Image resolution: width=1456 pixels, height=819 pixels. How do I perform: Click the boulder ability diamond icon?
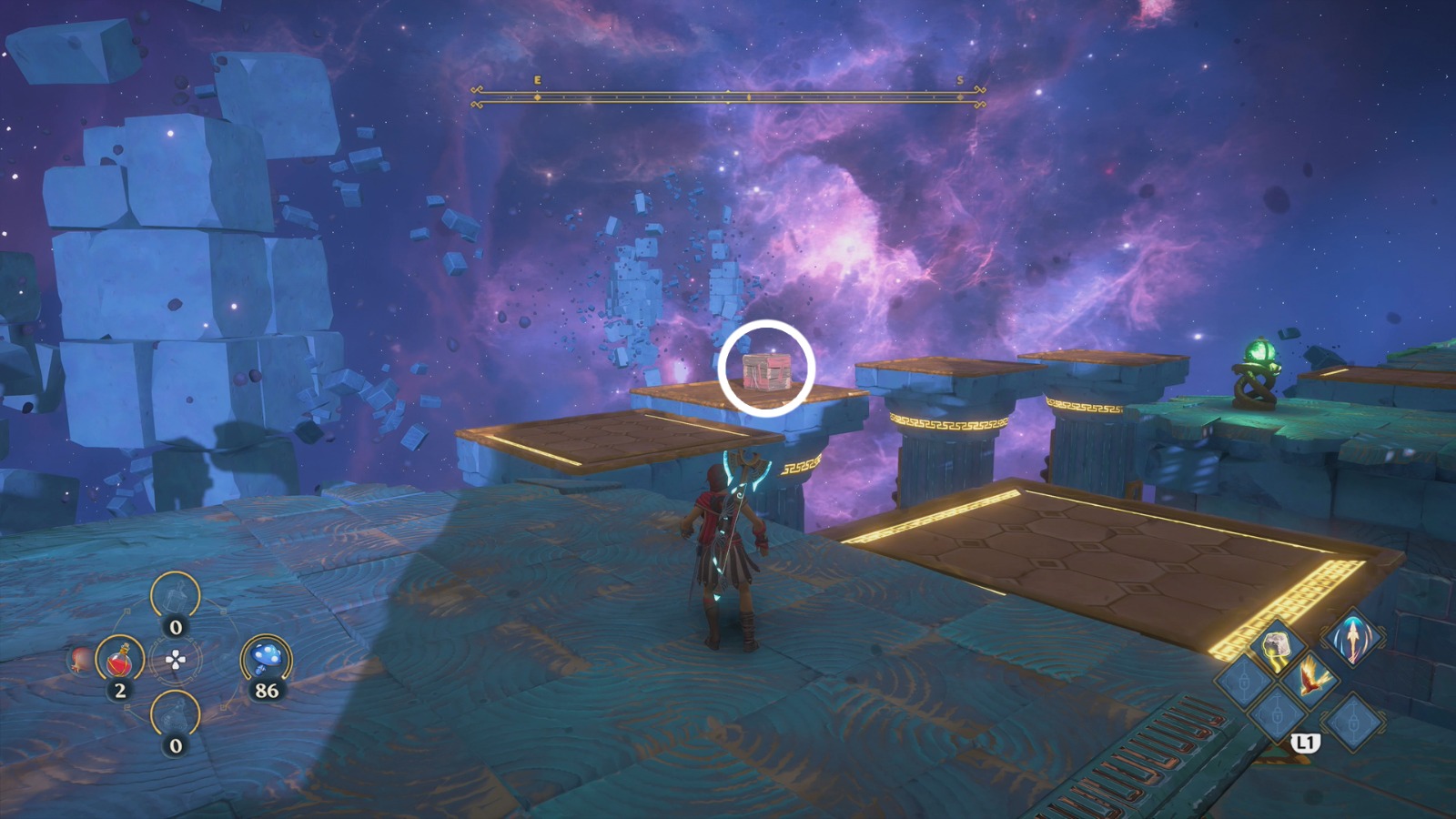[1277, 644]
